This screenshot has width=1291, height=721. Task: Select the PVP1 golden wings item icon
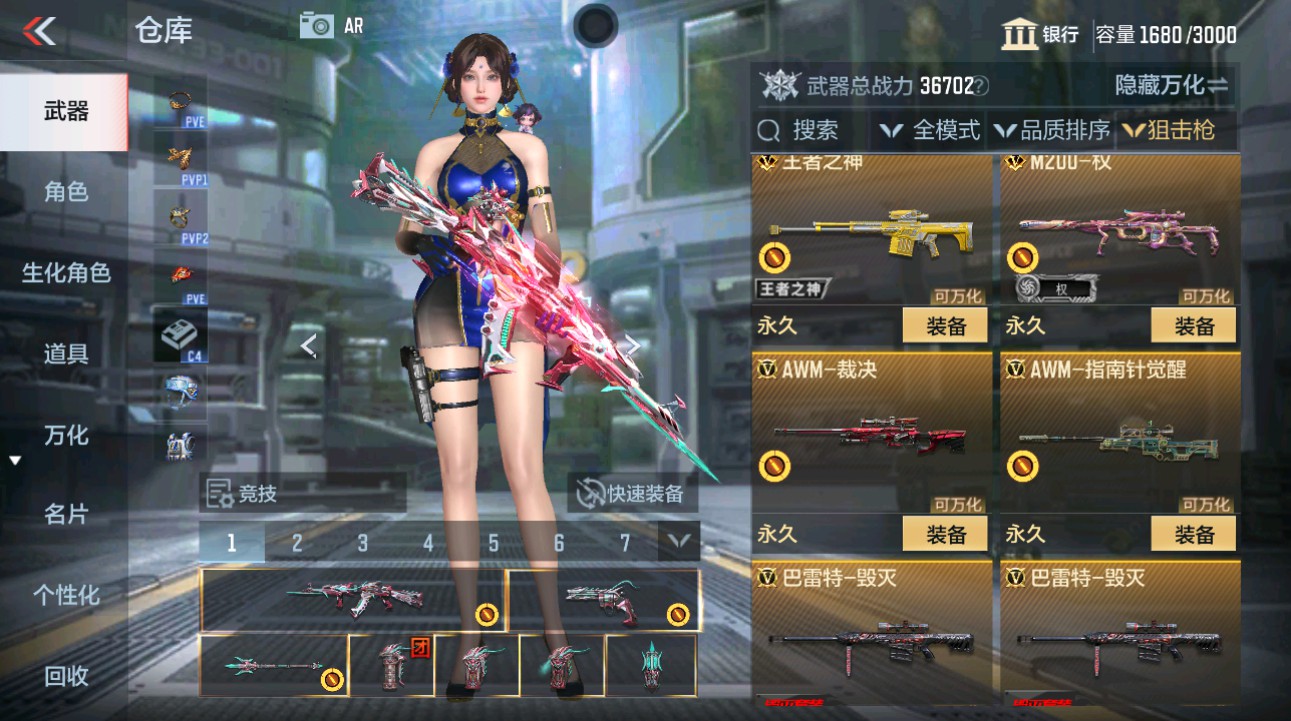coord(180,155)
